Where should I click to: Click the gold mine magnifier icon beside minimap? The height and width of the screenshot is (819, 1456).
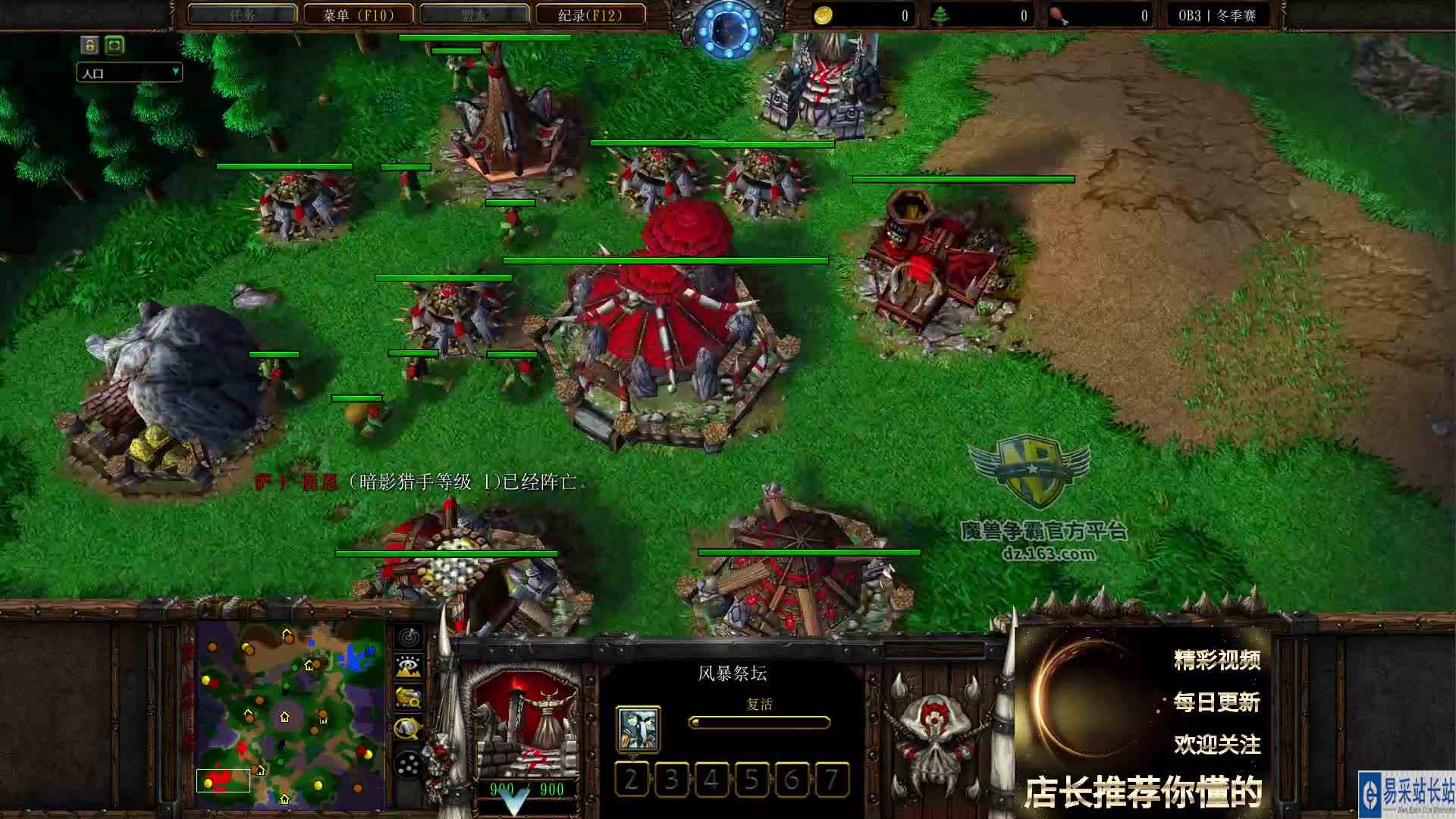click(408, 696)
